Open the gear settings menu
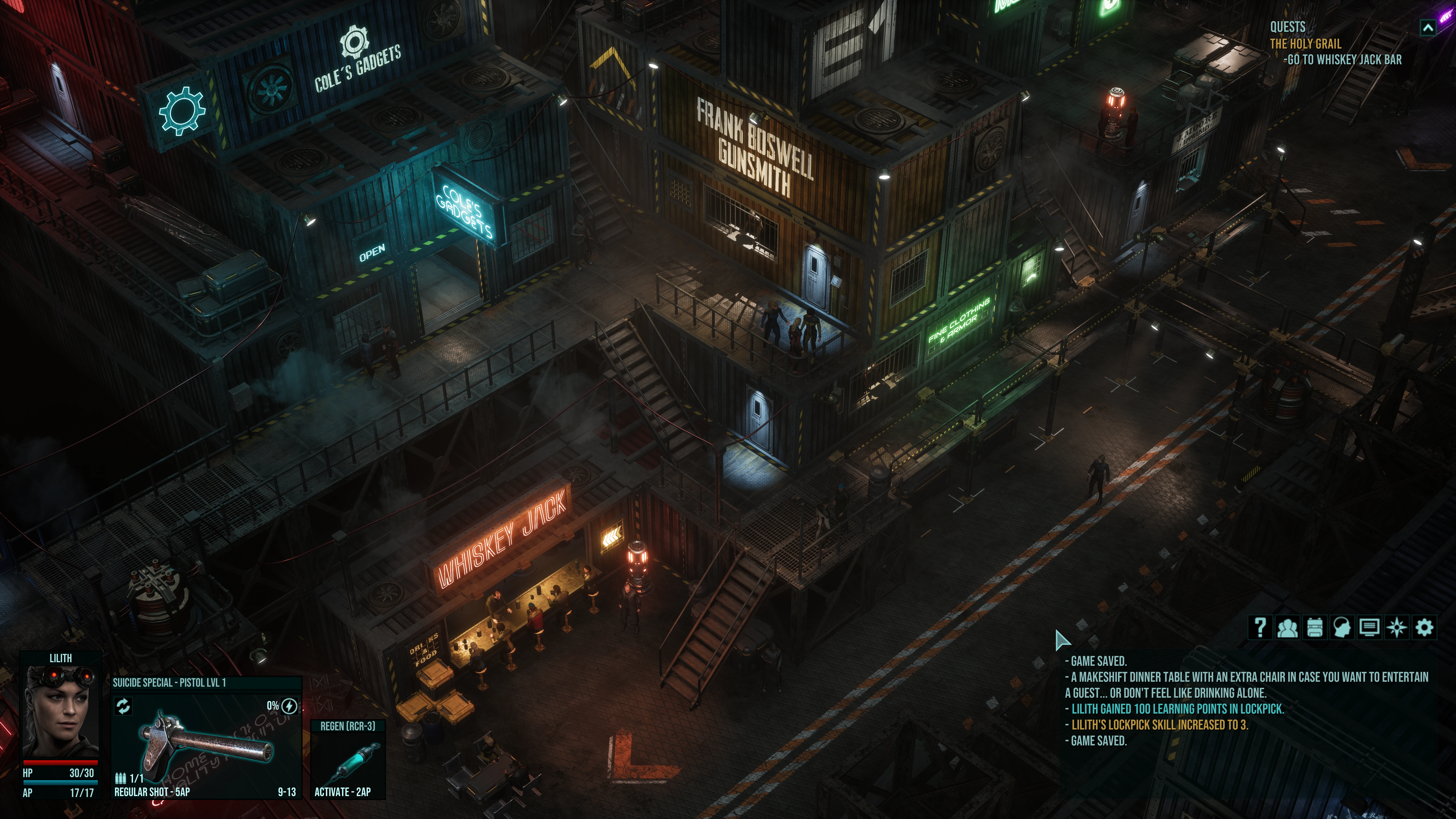 tap(1424, 627)
